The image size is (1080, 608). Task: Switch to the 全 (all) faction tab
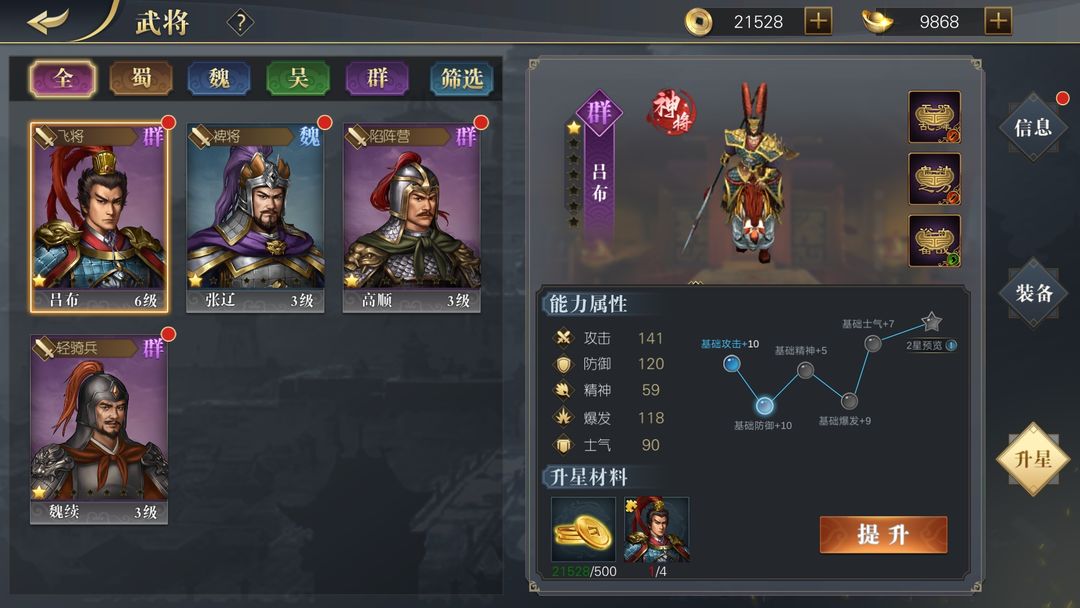pyautogui.click(x=63, y=78)
